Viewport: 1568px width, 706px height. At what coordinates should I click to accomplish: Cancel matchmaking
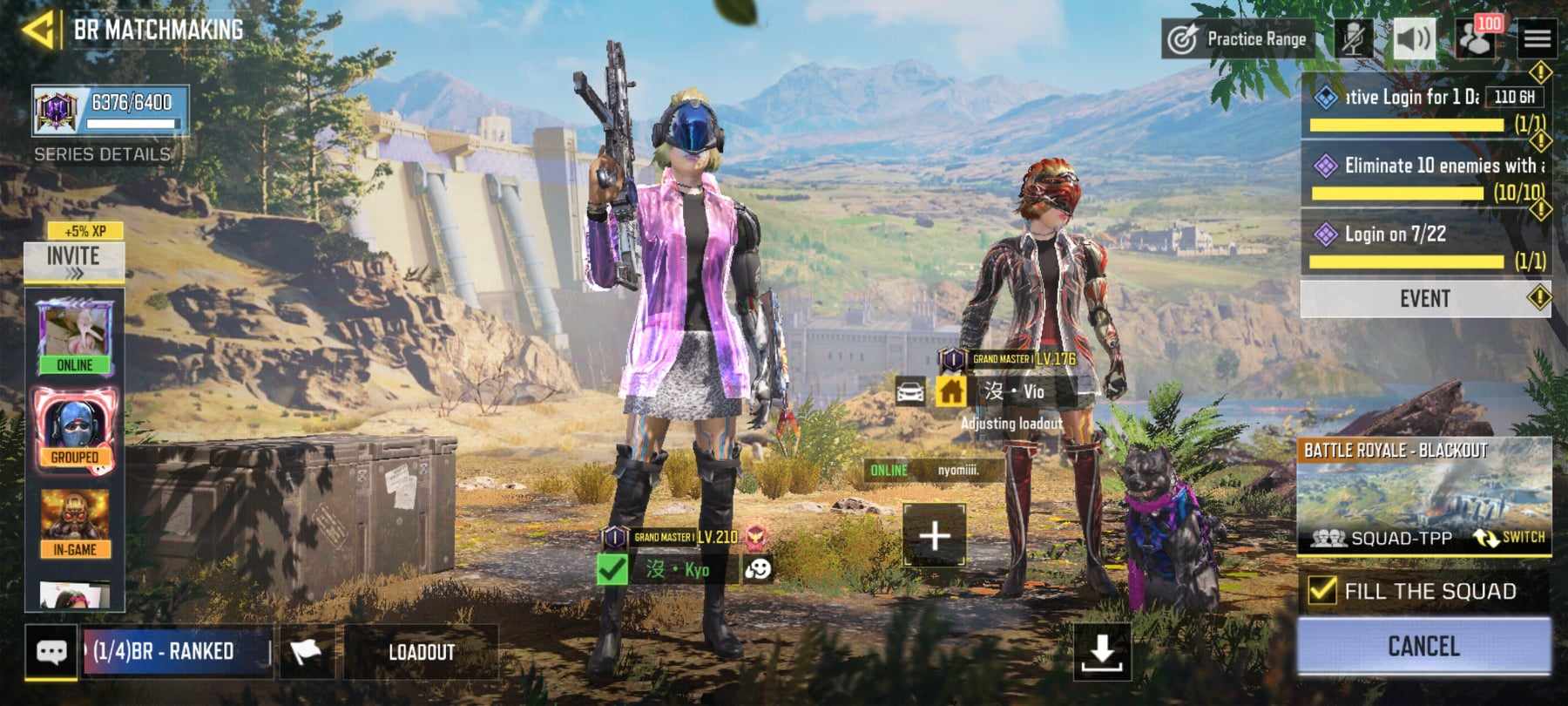[1423, 646]
